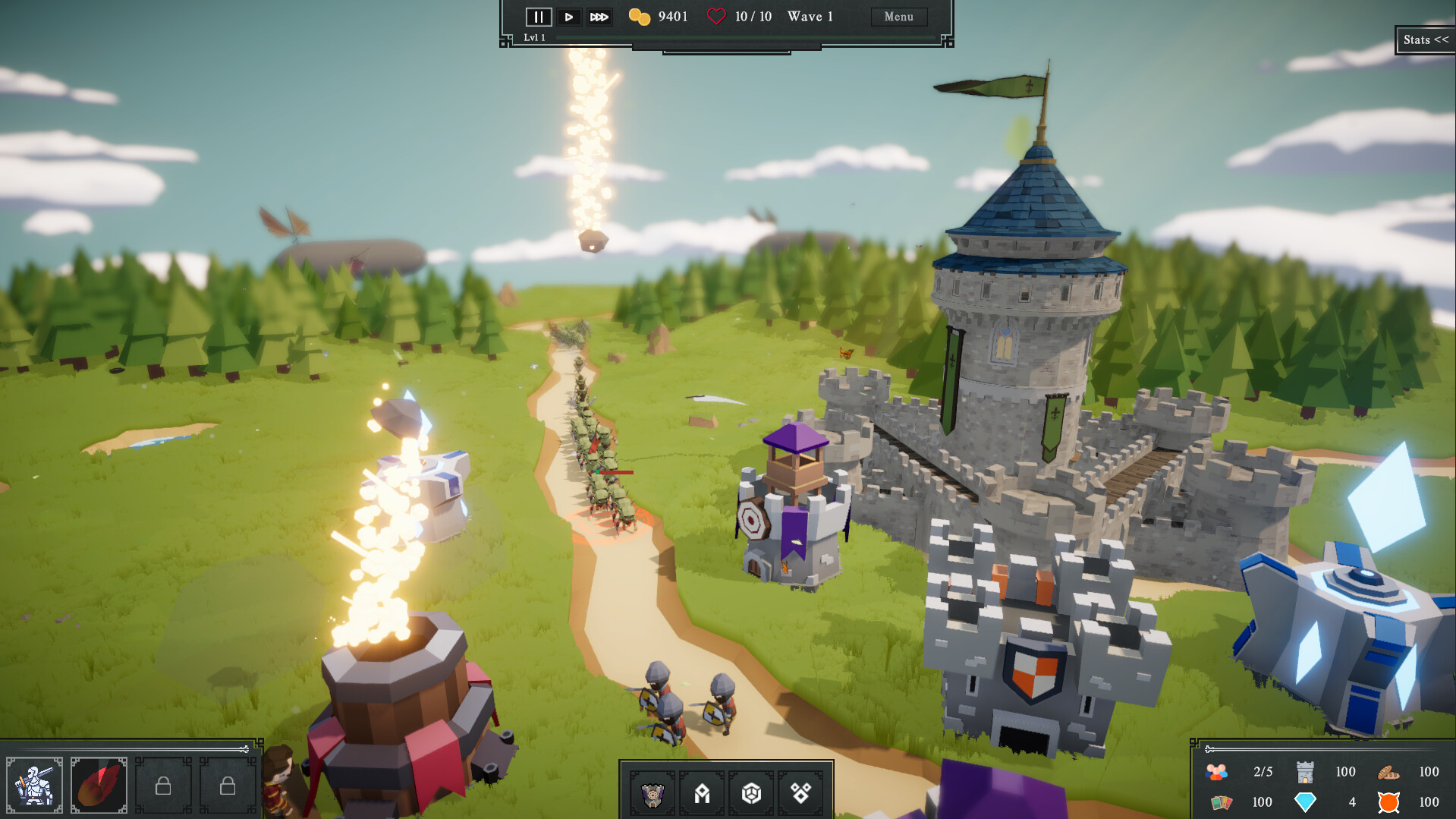Open the Menu
1456x819 pixels.
pos(898,17)
